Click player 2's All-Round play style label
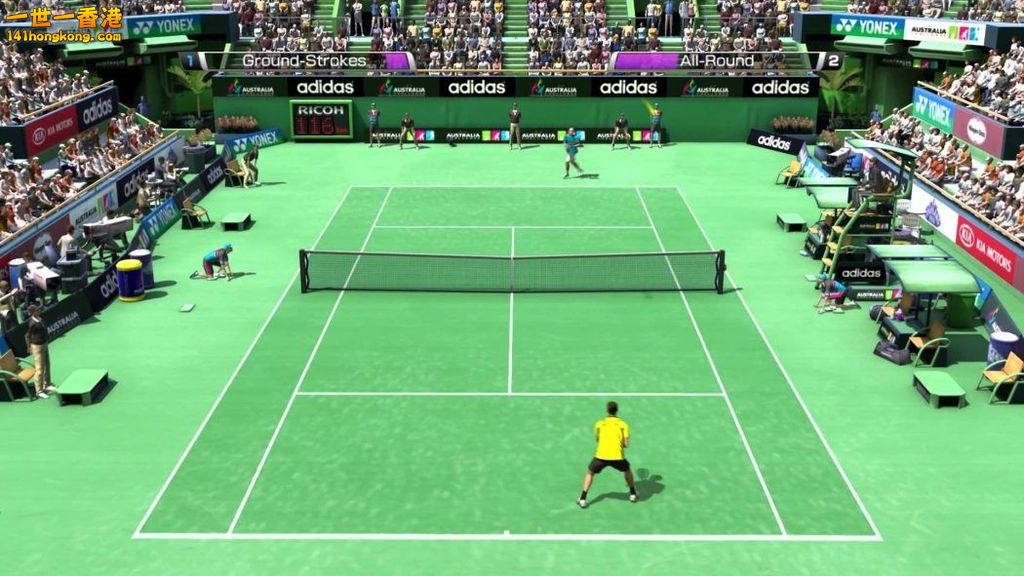Screen dimensions: 1024x576 pyautogui.click(x=718, y=61)
